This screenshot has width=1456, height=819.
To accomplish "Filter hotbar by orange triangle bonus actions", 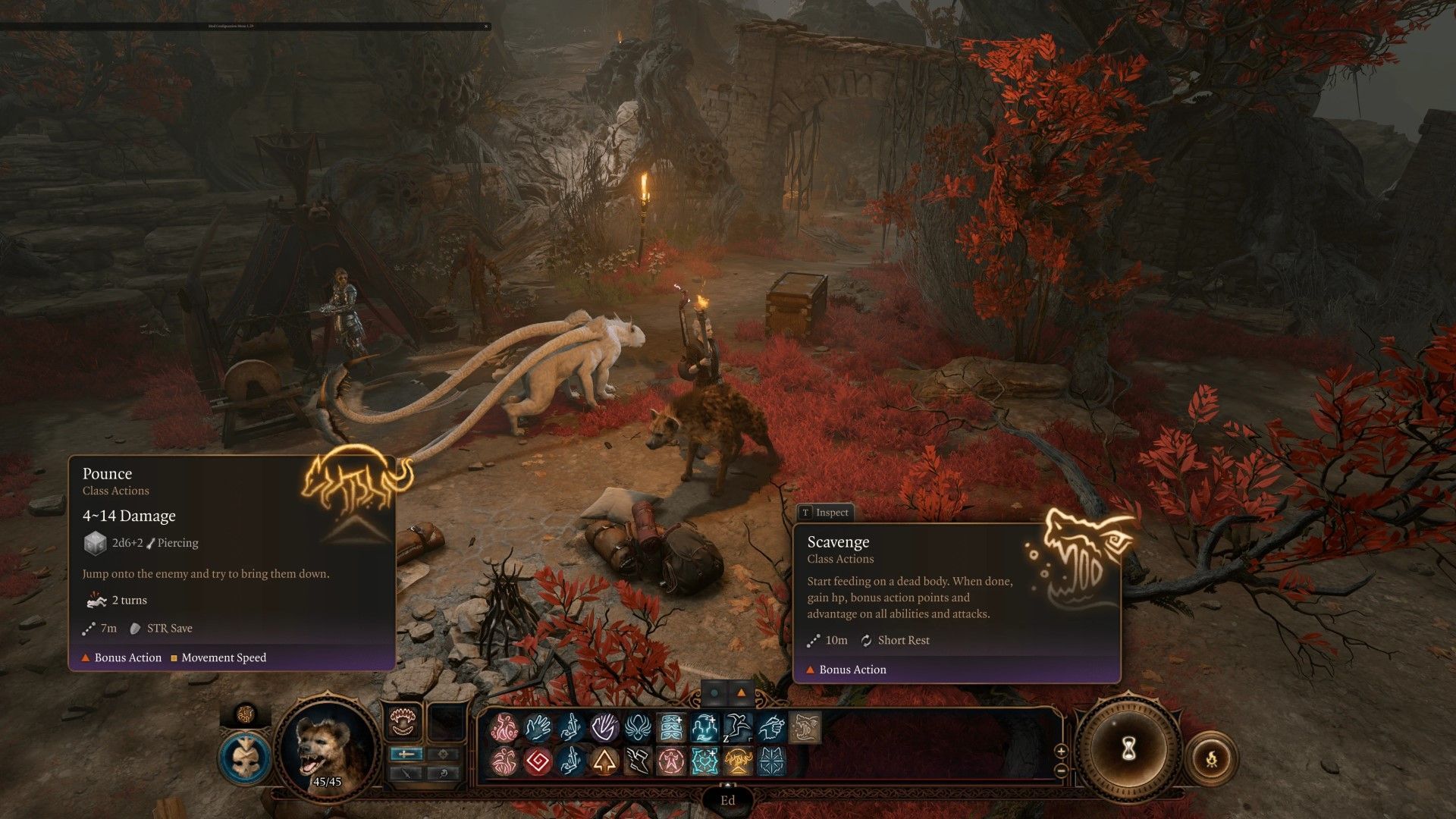I will coord(741,692).
